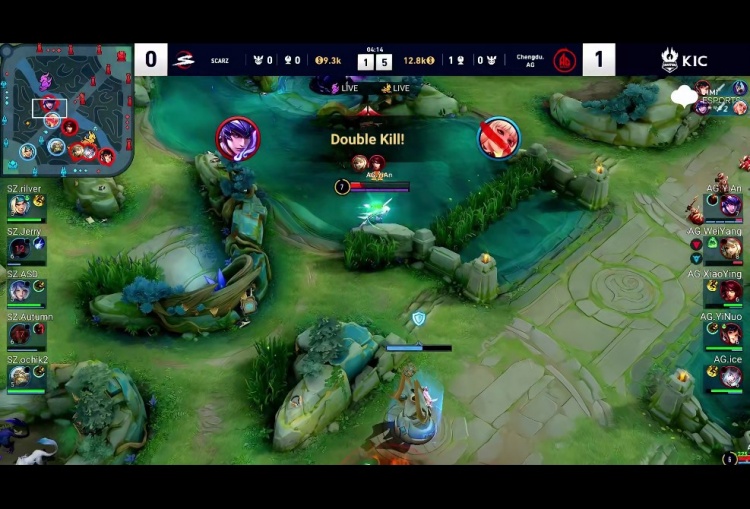The height and width of the screenshot is (509, 750).
Task: Select AG.ice's hero portrait
Action: (x=731, y=376)
